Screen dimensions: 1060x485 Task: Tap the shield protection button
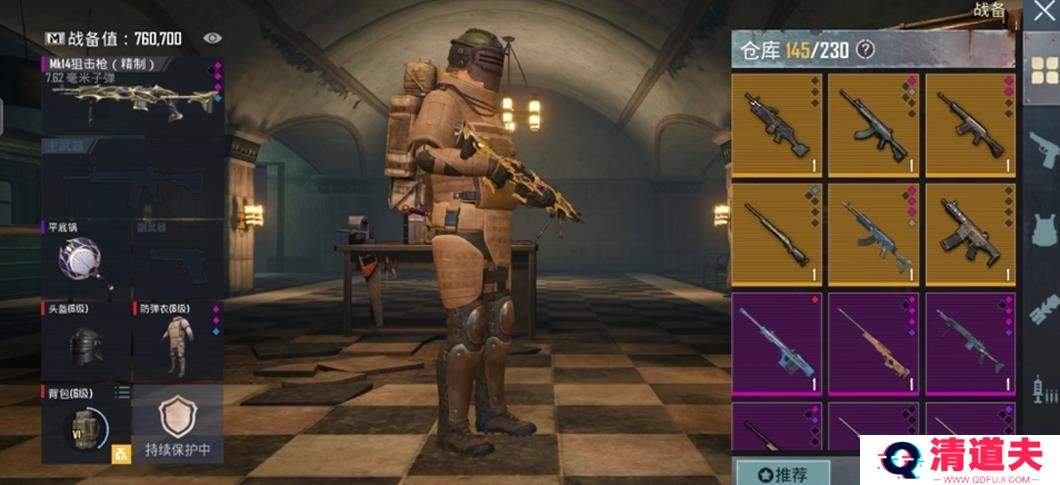(x=176, y=425)
